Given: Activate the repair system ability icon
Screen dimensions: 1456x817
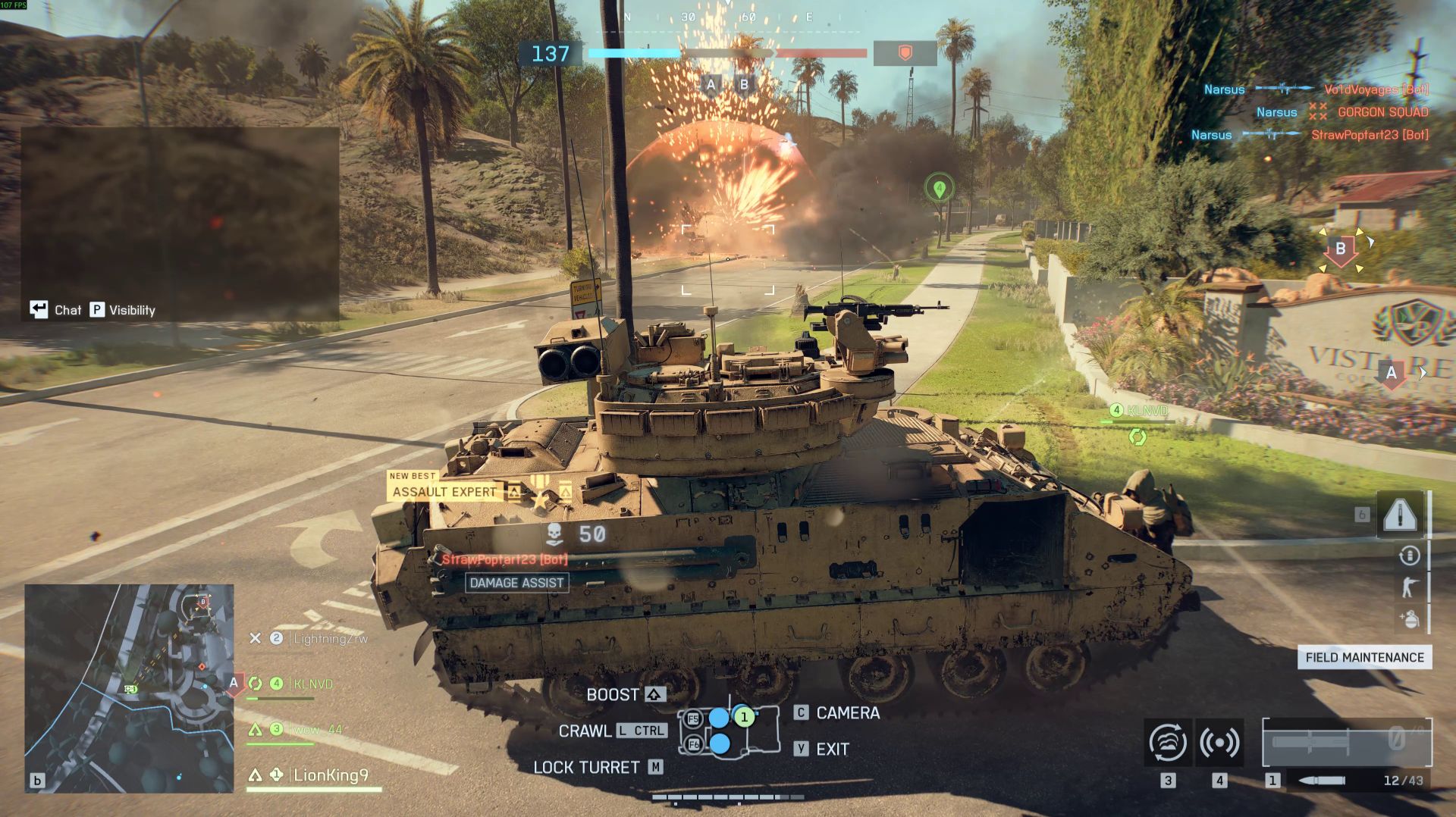Looking at the screenshot, I should pos(1168,743).
